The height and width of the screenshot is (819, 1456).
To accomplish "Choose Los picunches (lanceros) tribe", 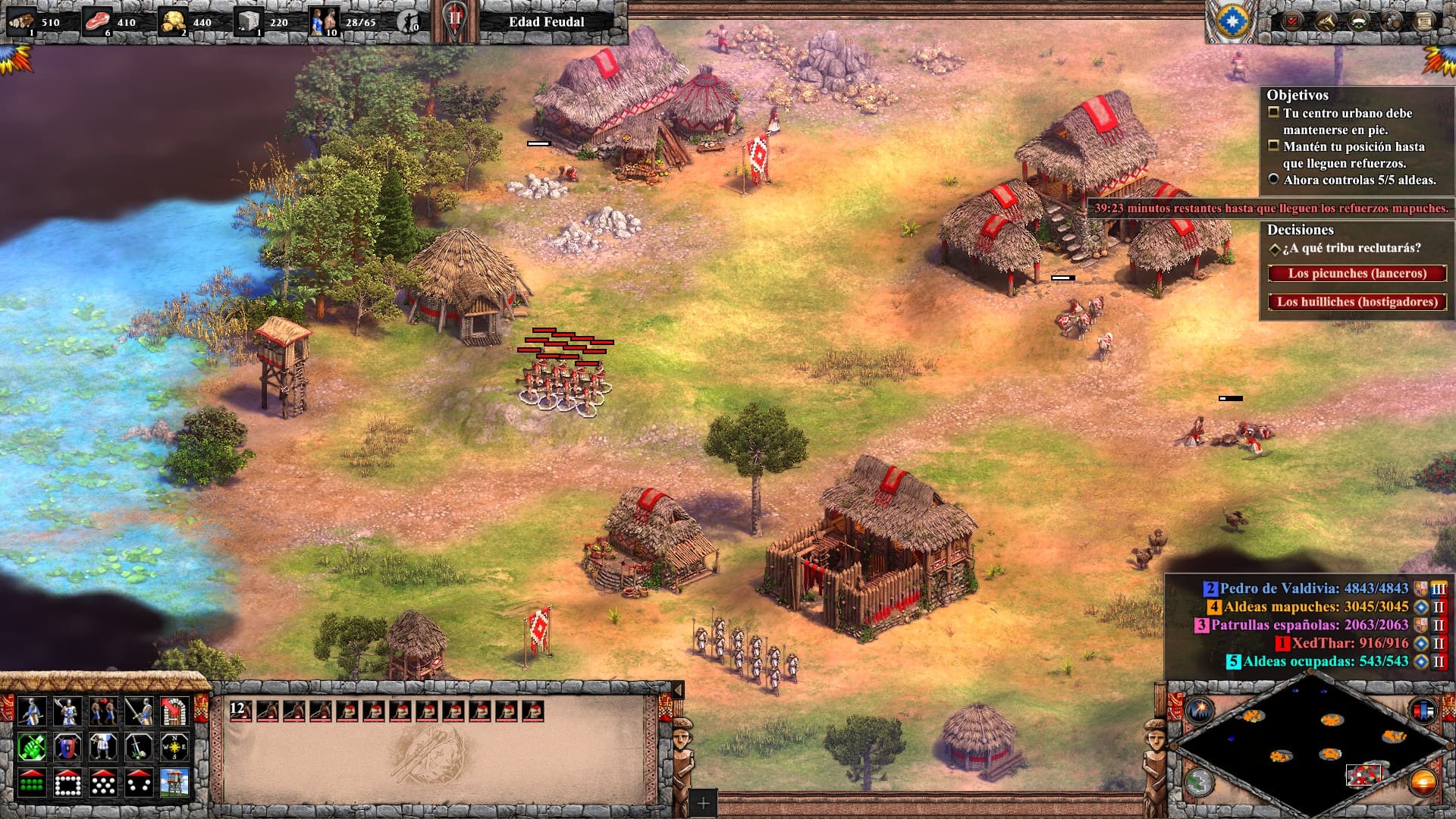I will click(1357, 273).
